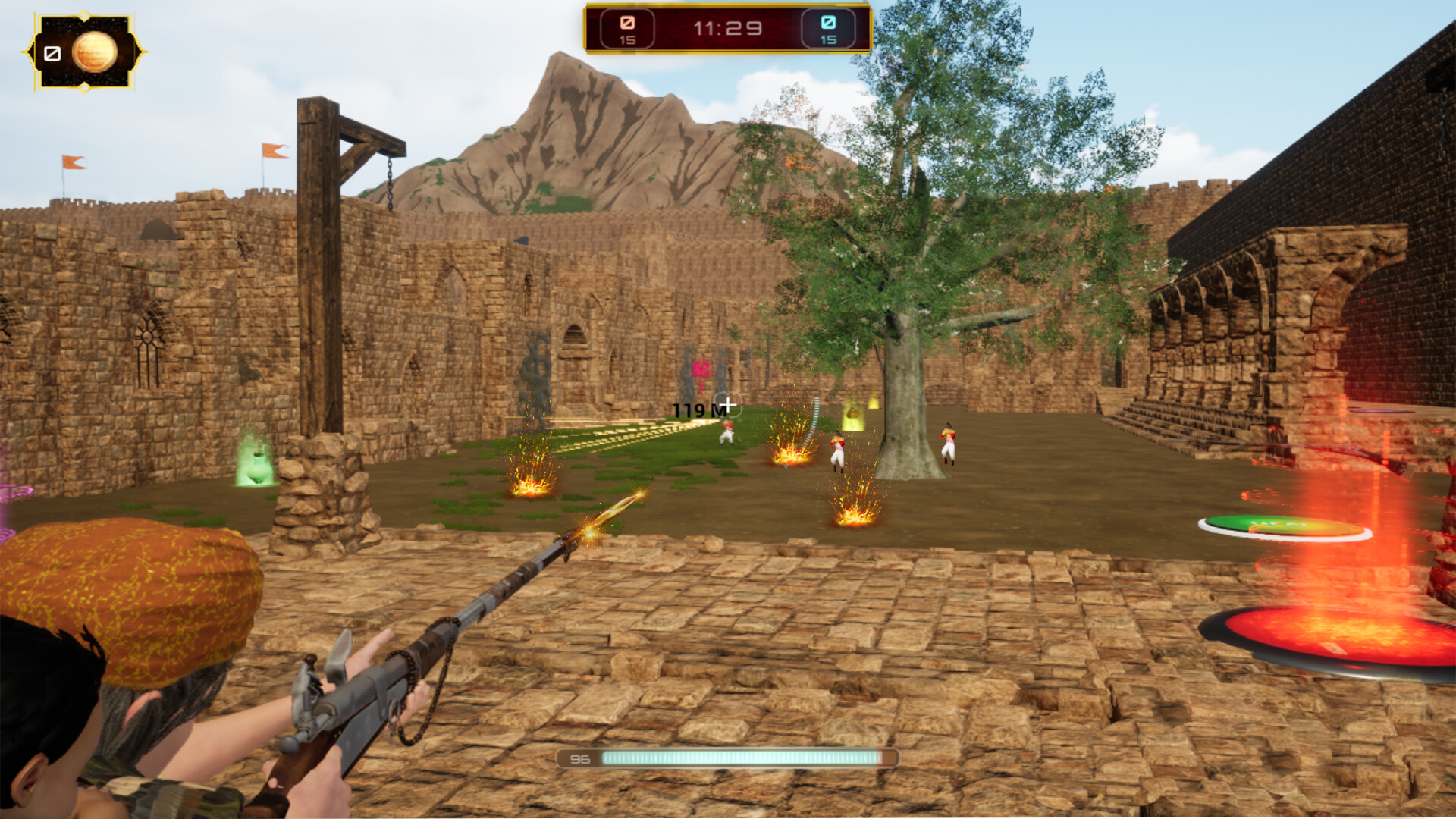
Task: Click the distant soldier on the grass path
Action: click(x=726, y=434)
